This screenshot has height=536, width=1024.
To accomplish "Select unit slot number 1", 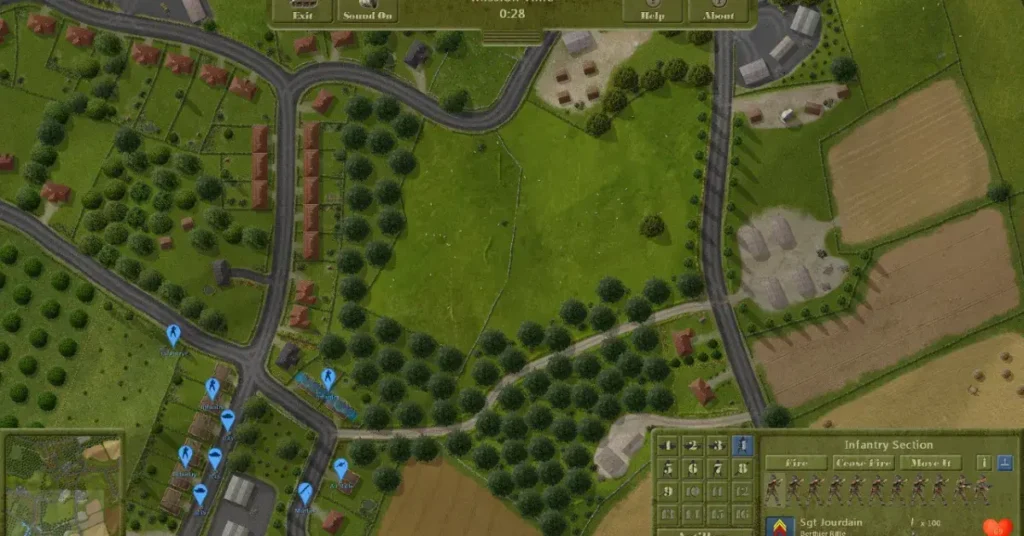I will click(667, 446).
